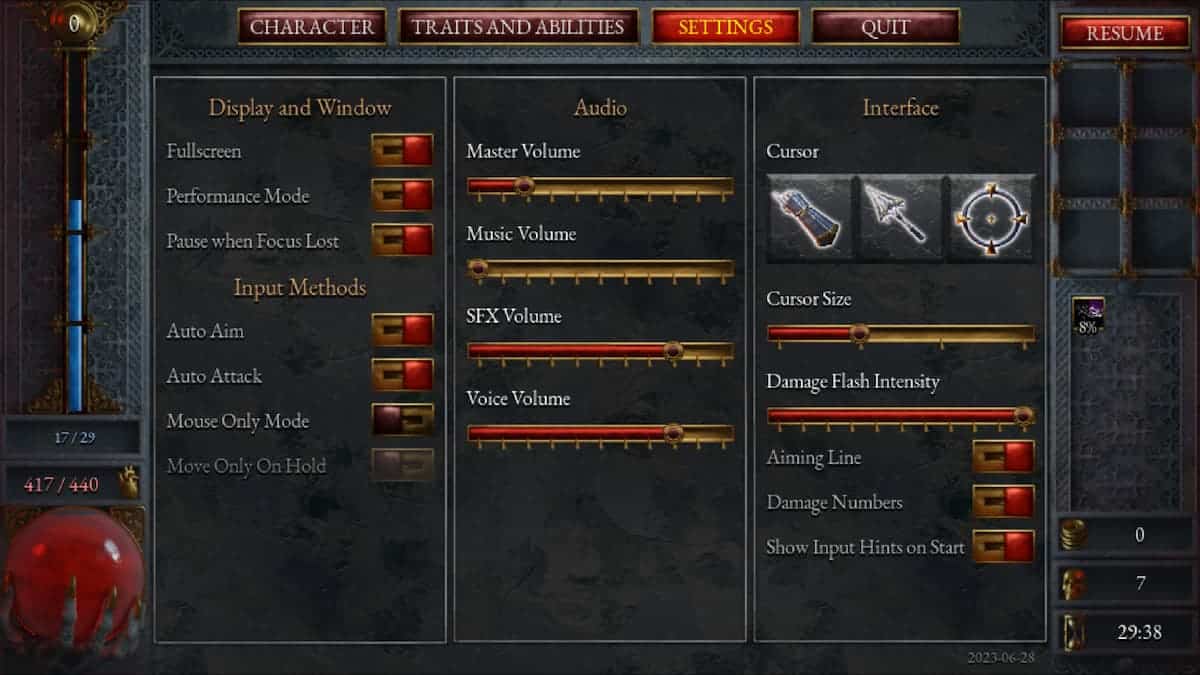Adjust the Master Volume slider
1200x675 pixels.
523,186
